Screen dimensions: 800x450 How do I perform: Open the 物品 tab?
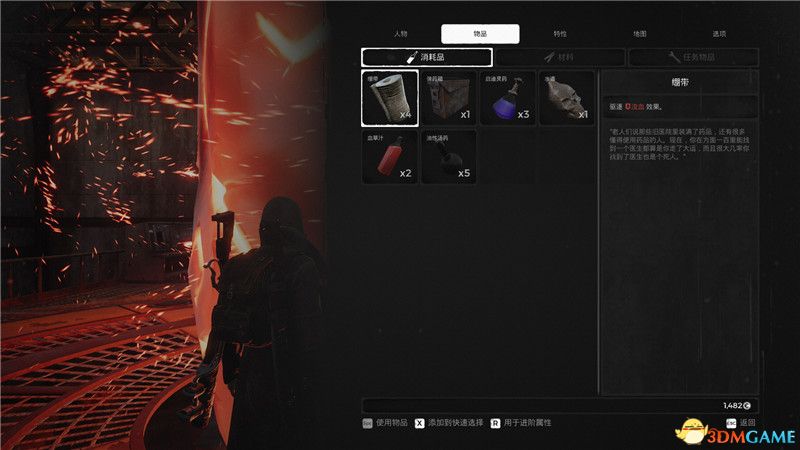pyautogui.click(x=480, y=33)
